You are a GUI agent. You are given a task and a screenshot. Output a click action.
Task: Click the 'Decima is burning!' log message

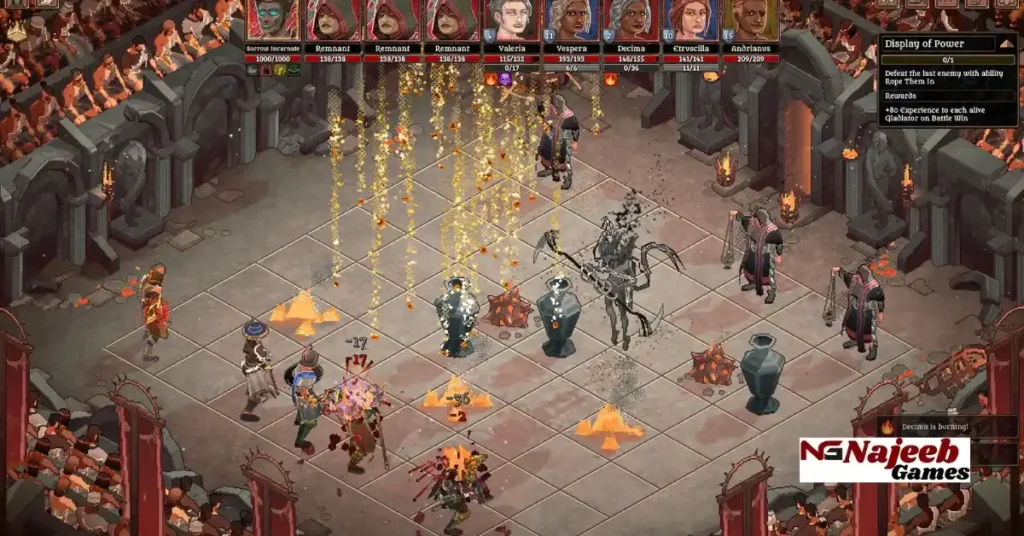[935, 427]
